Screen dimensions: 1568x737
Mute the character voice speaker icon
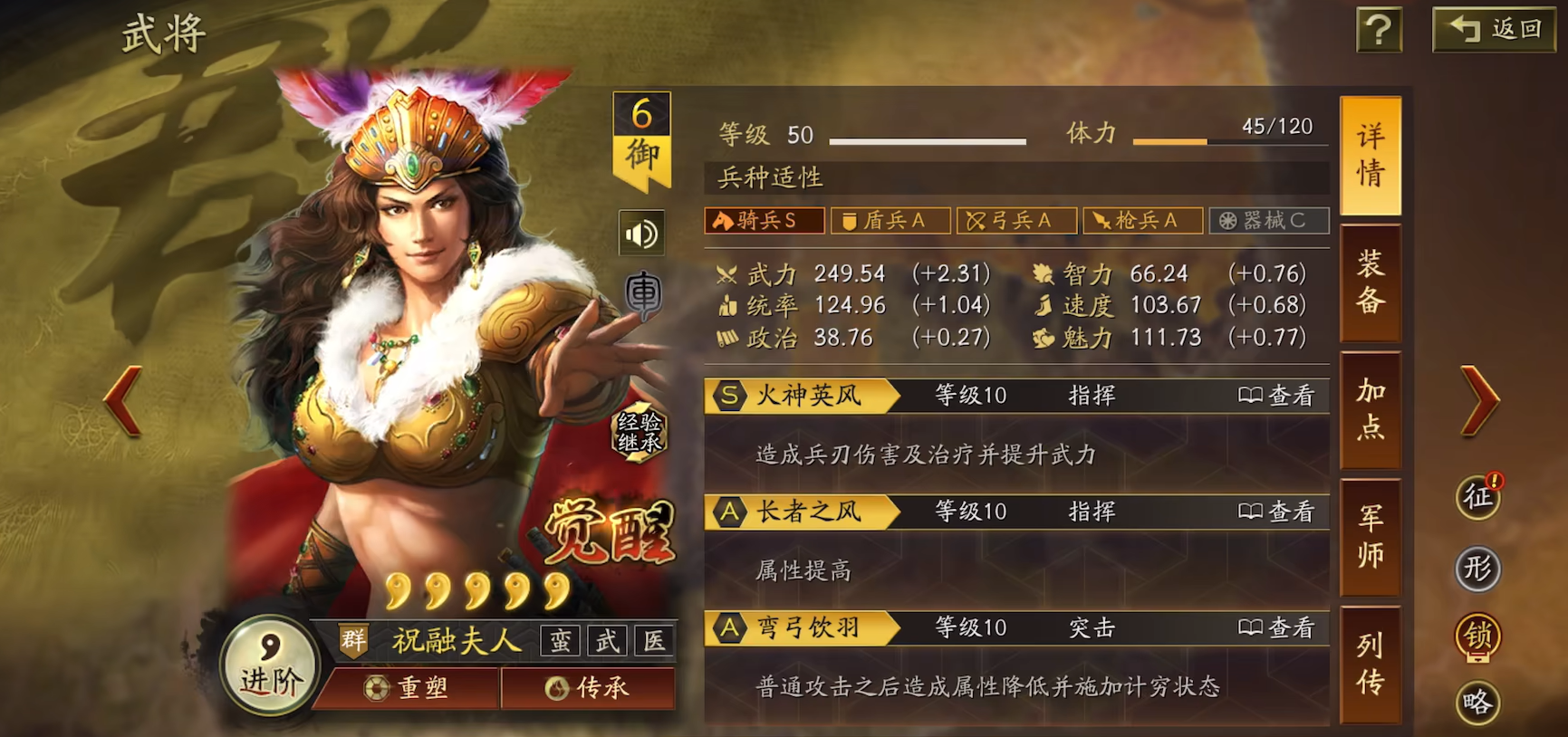tap(641, 232)
